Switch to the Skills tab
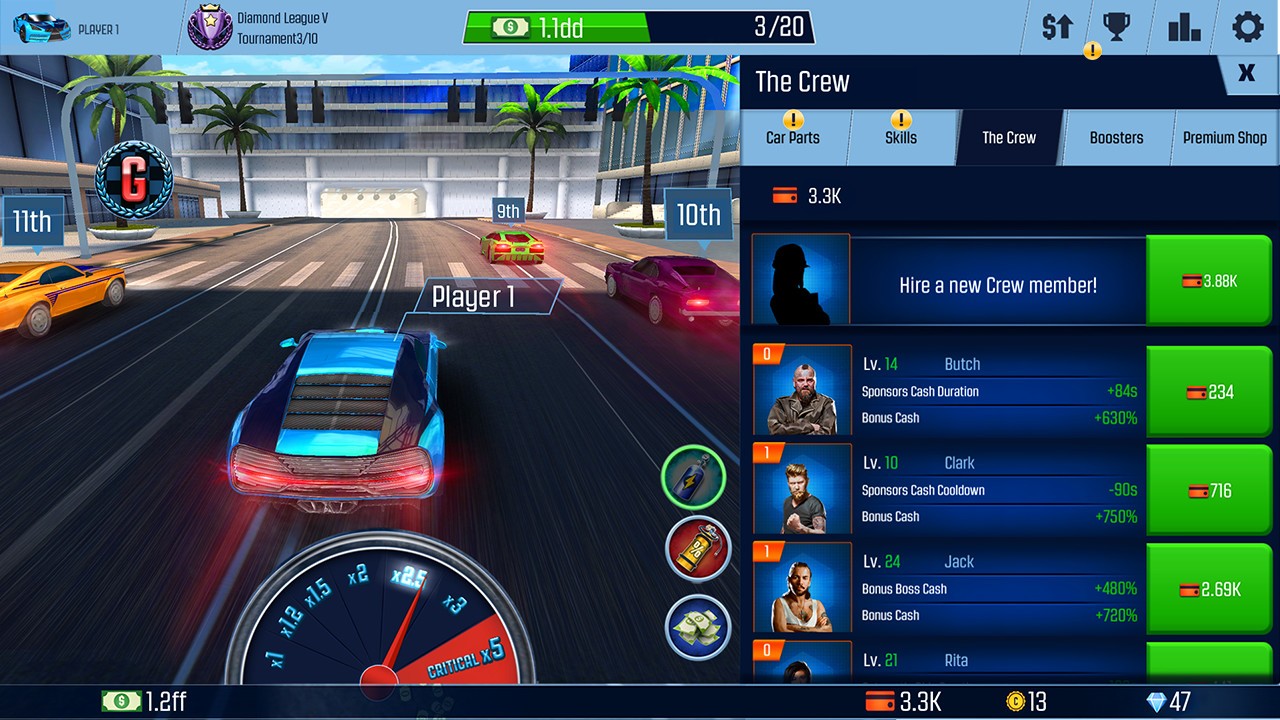1280x720 pixels. click(901, 138)
